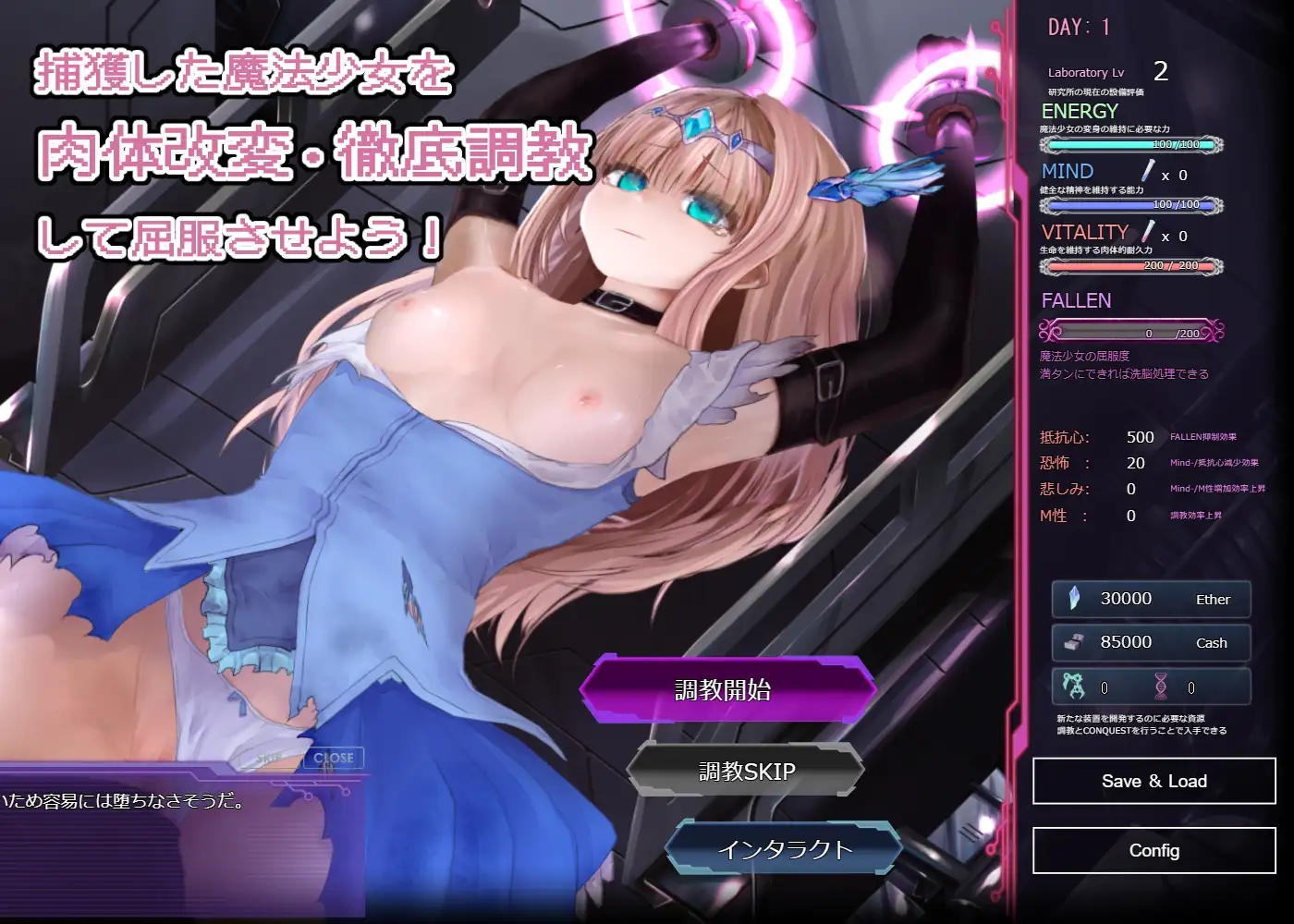The image size is (1294, 924).
Task: Click the 抵抗心 stat value of 500
Action: coord(1140,436)
